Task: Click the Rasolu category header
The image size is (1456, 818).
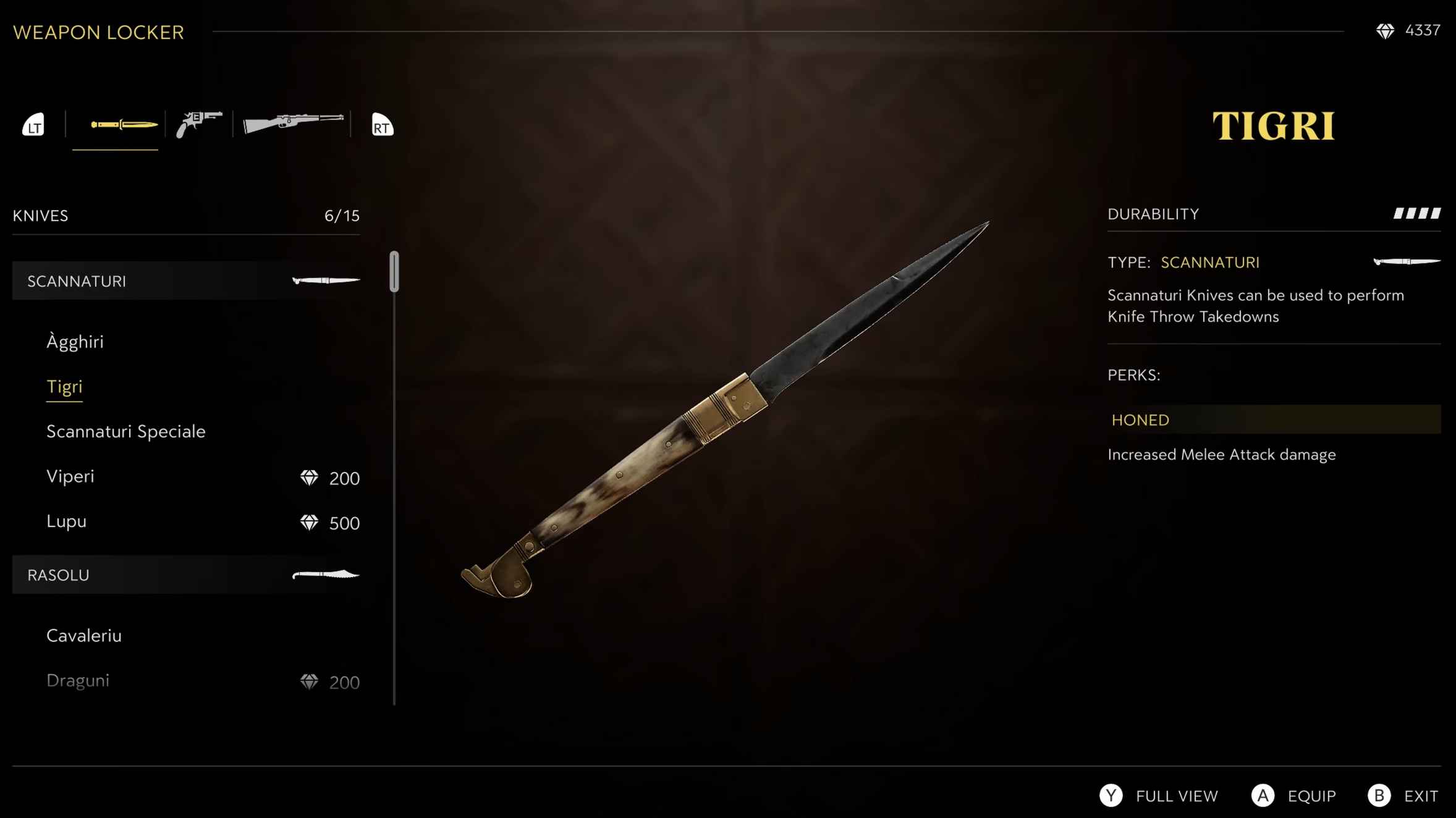Action: [185, 575]
